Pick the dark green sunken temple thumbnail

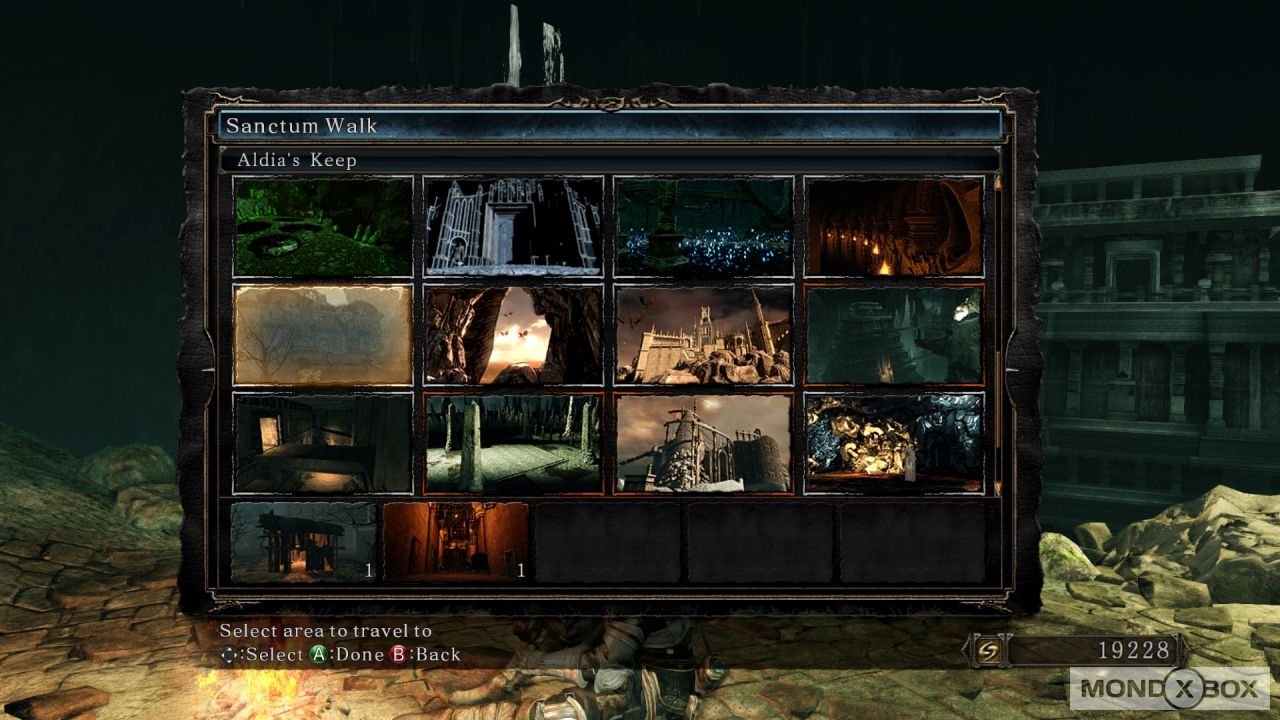(894, 335)
